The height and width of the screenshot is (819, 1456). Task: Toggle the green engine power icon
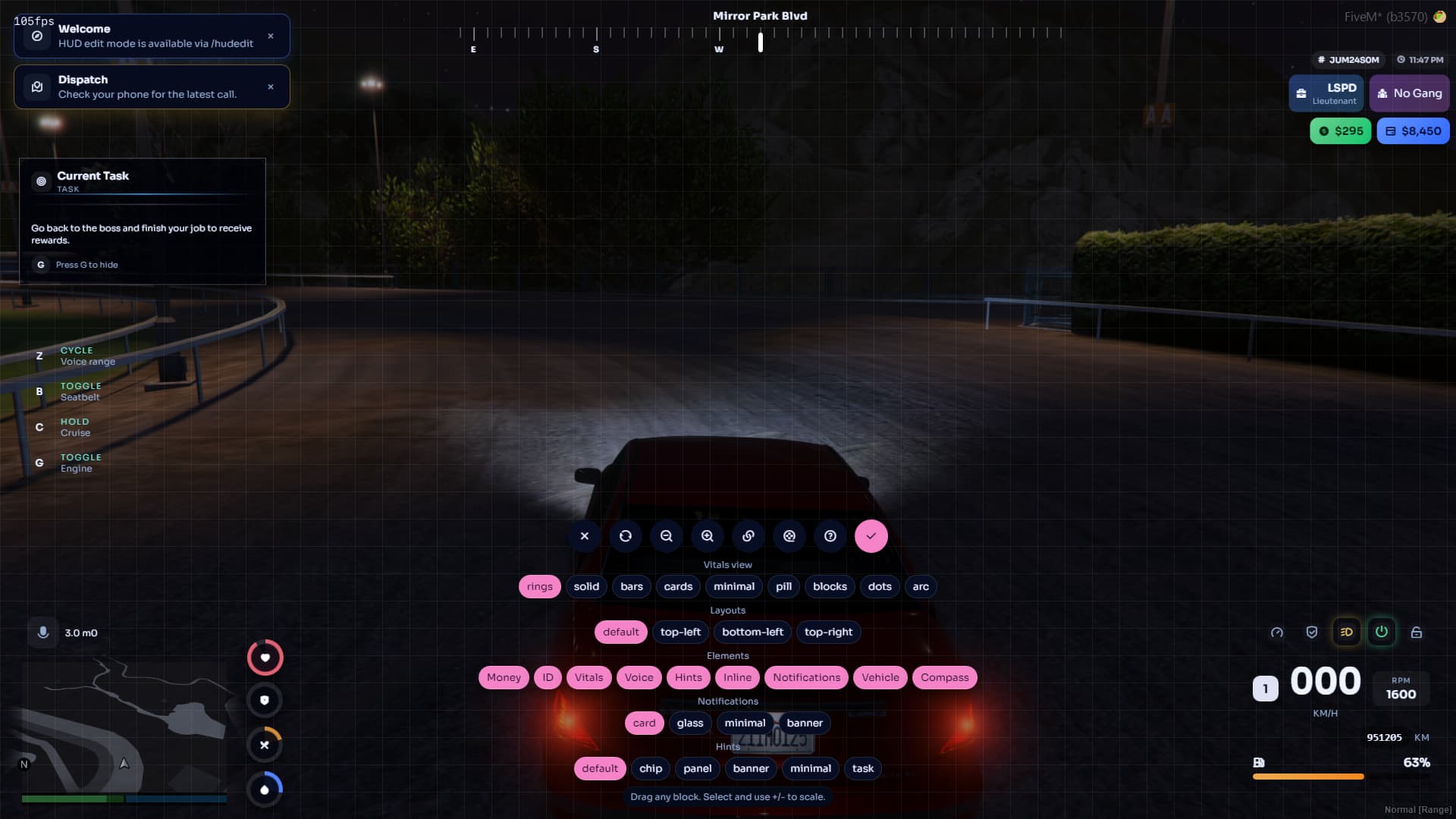pyautogui.click(x=1382, y=632)
